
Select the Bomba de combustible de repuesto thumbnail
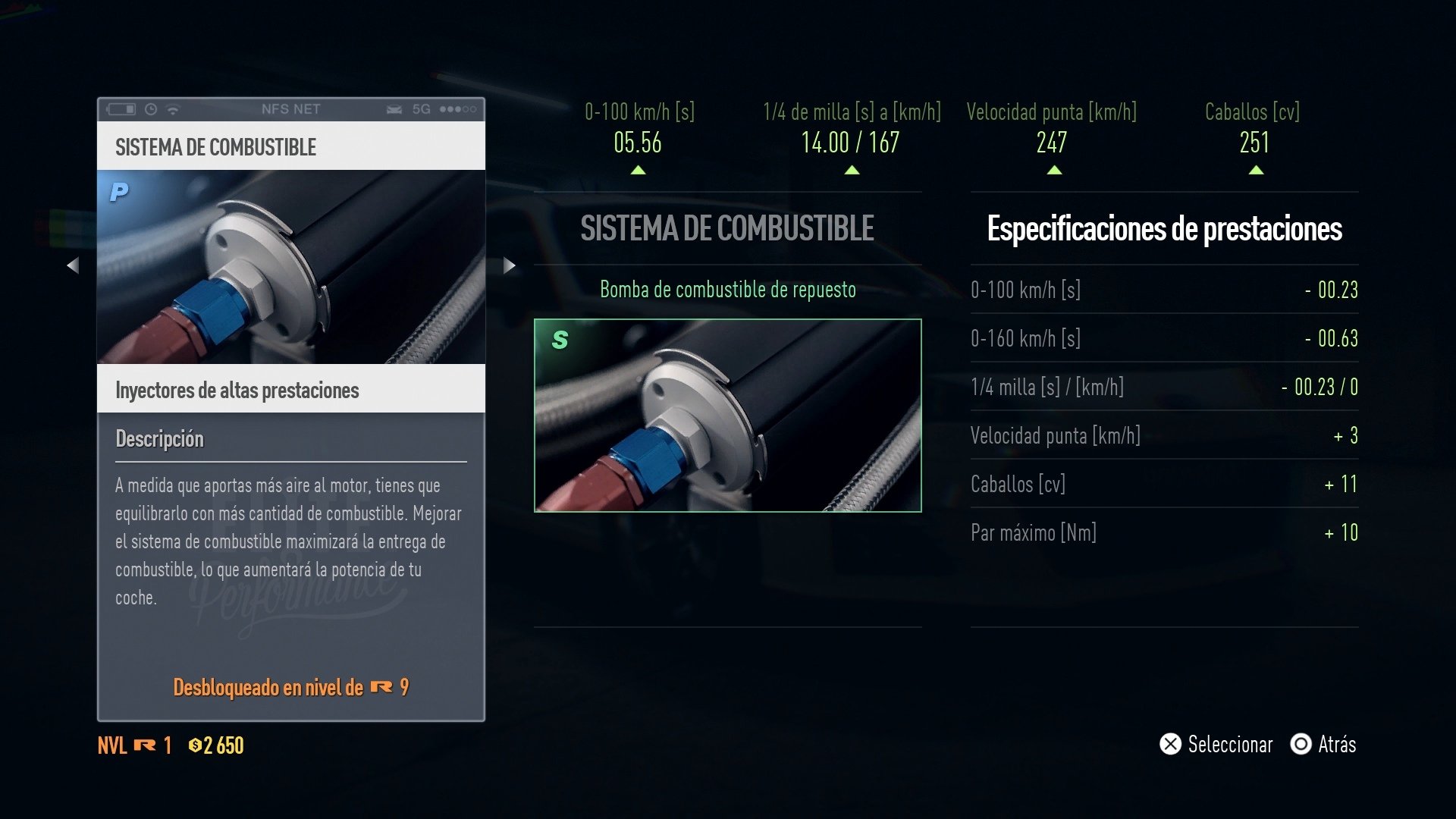pyautogui.click(x=726, y=416)
